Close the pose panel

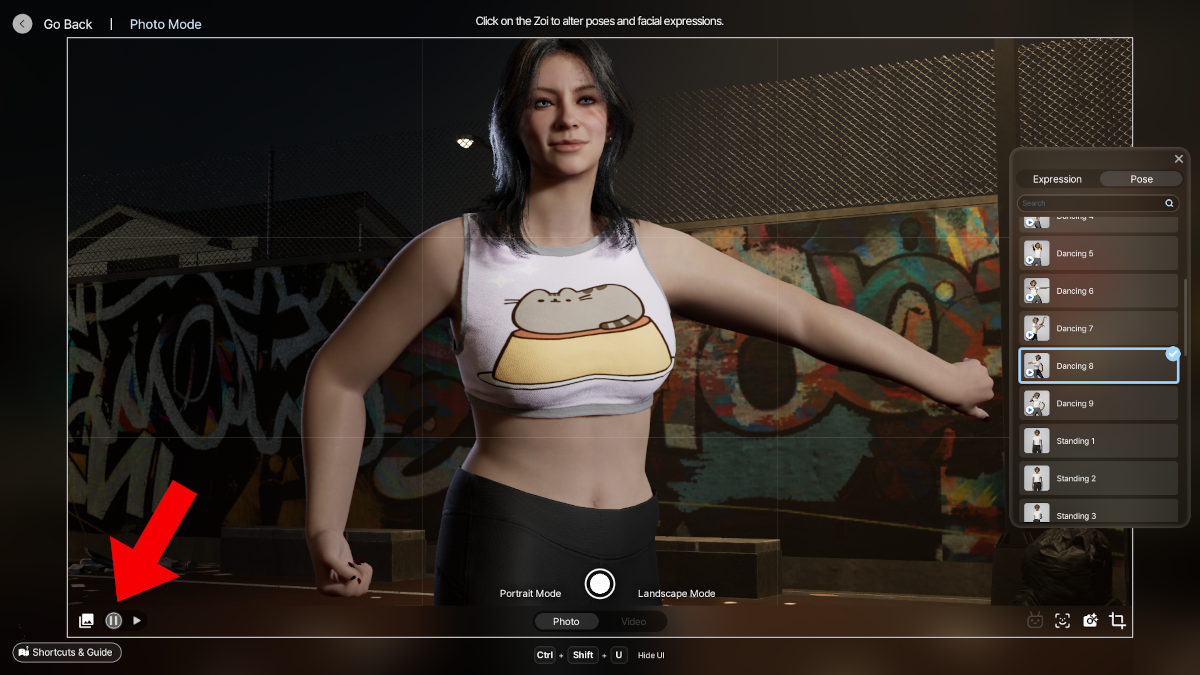pos(1178,159)
